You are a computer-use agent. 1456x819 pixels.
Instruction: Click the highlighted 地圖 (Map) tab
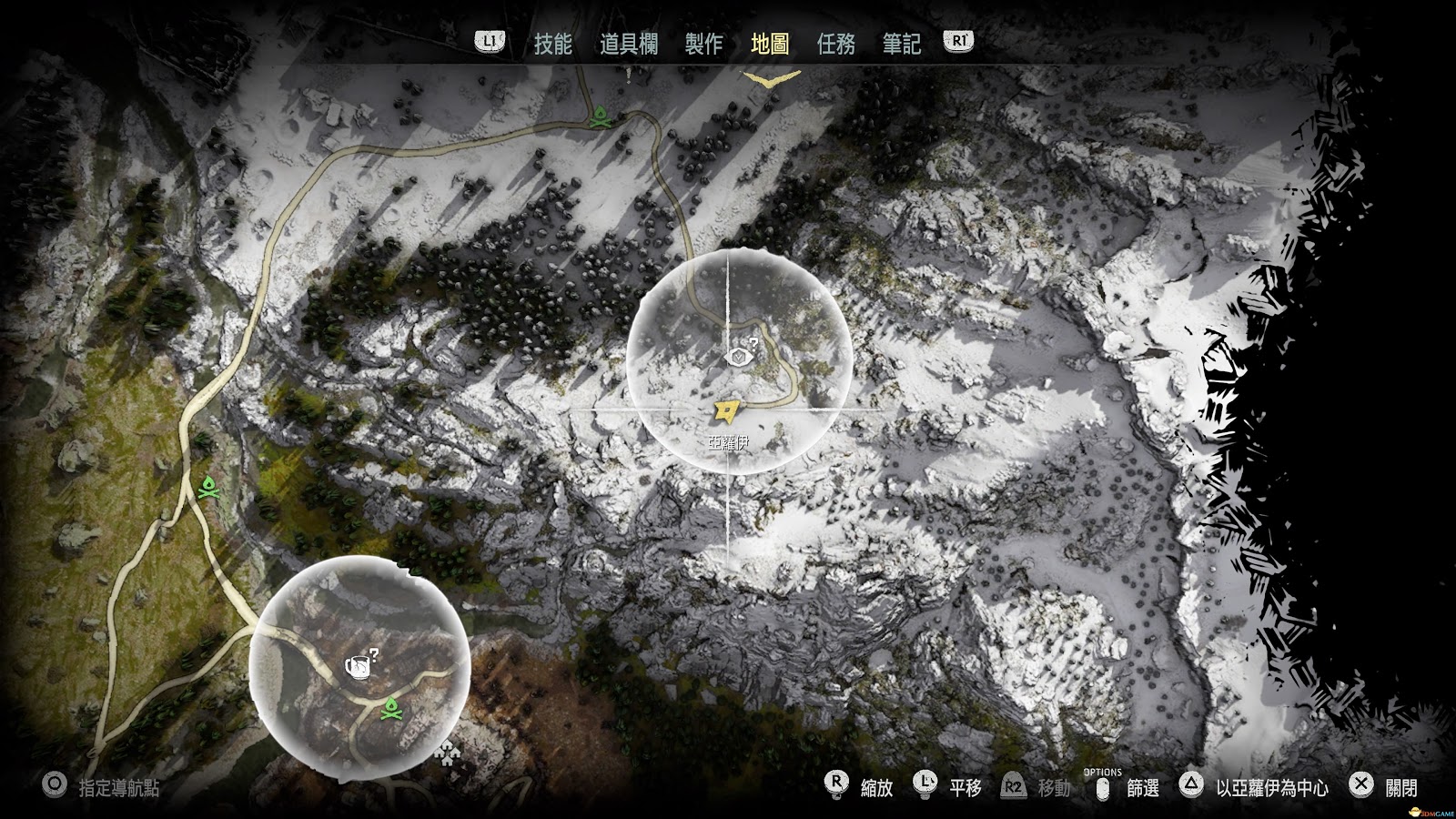tap(770, 44)
